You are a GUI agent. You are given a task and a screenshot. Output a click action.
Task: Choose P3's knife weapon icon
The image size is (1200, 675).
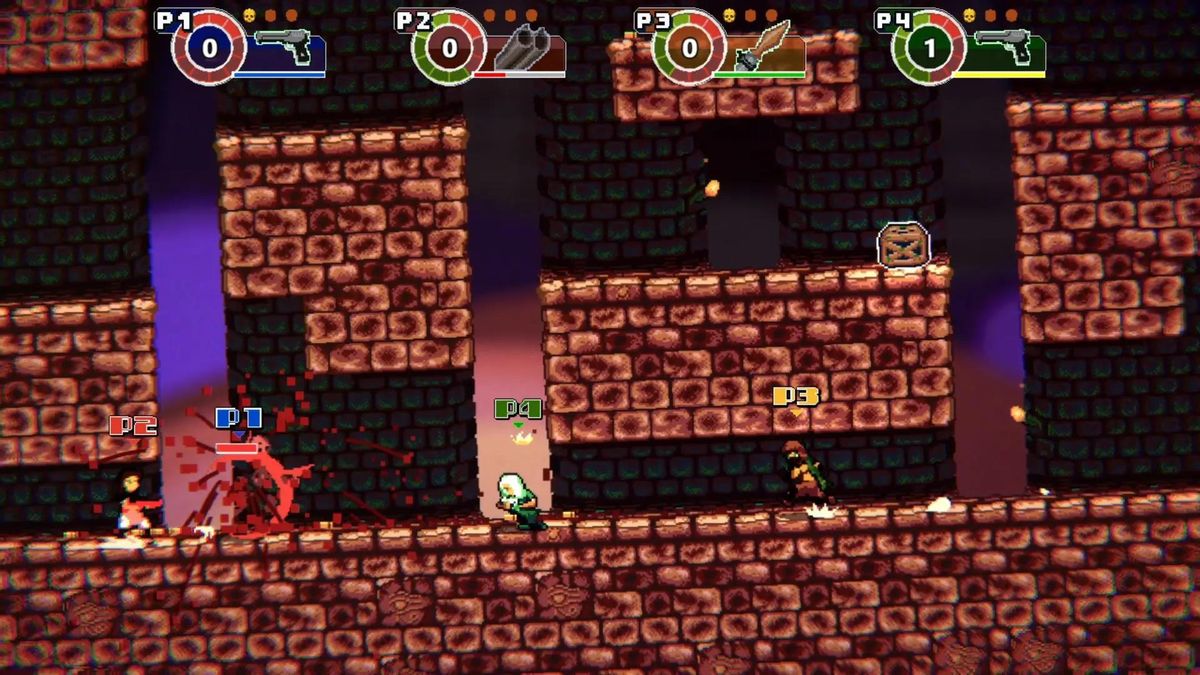[764, 46]
